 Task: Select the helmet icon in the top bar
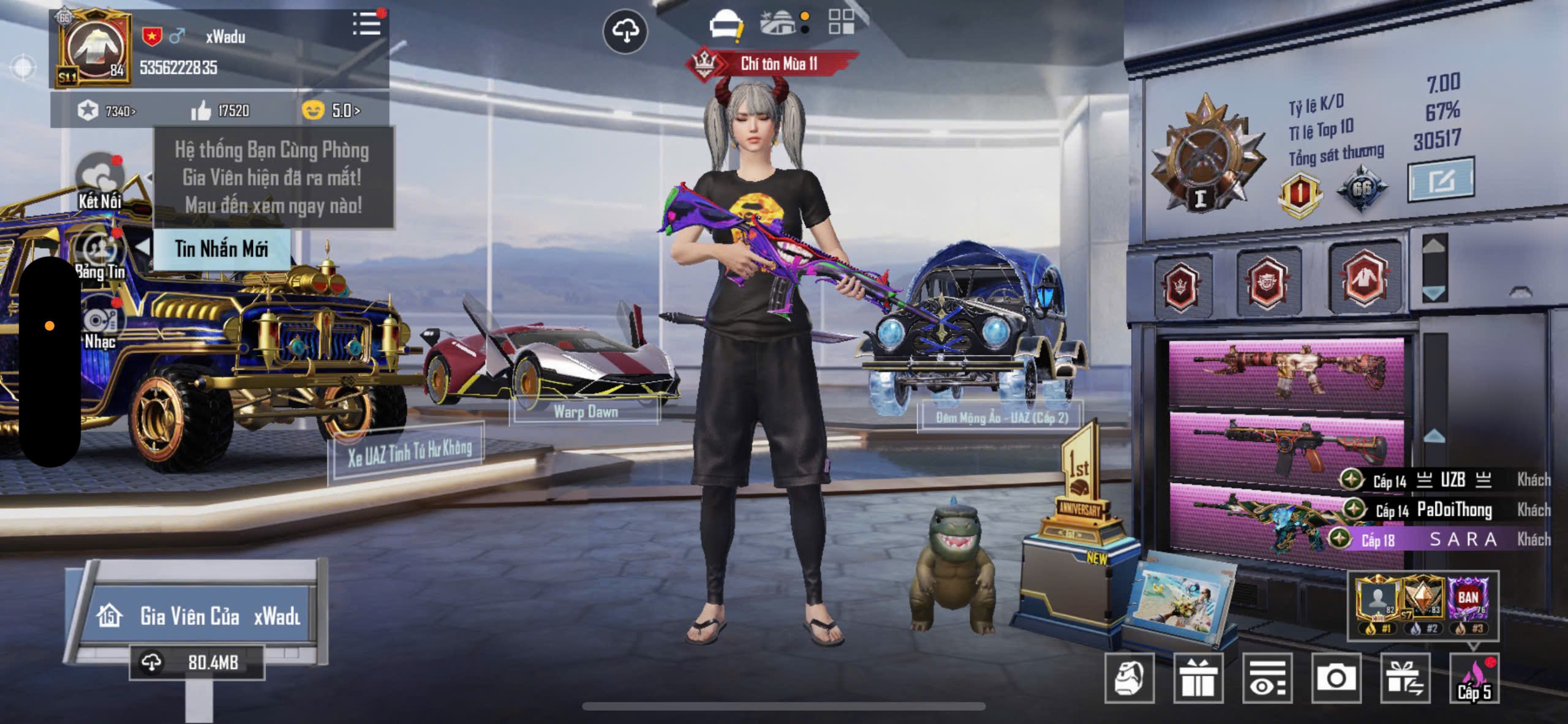pyautogui.click(x=725, y=26)
